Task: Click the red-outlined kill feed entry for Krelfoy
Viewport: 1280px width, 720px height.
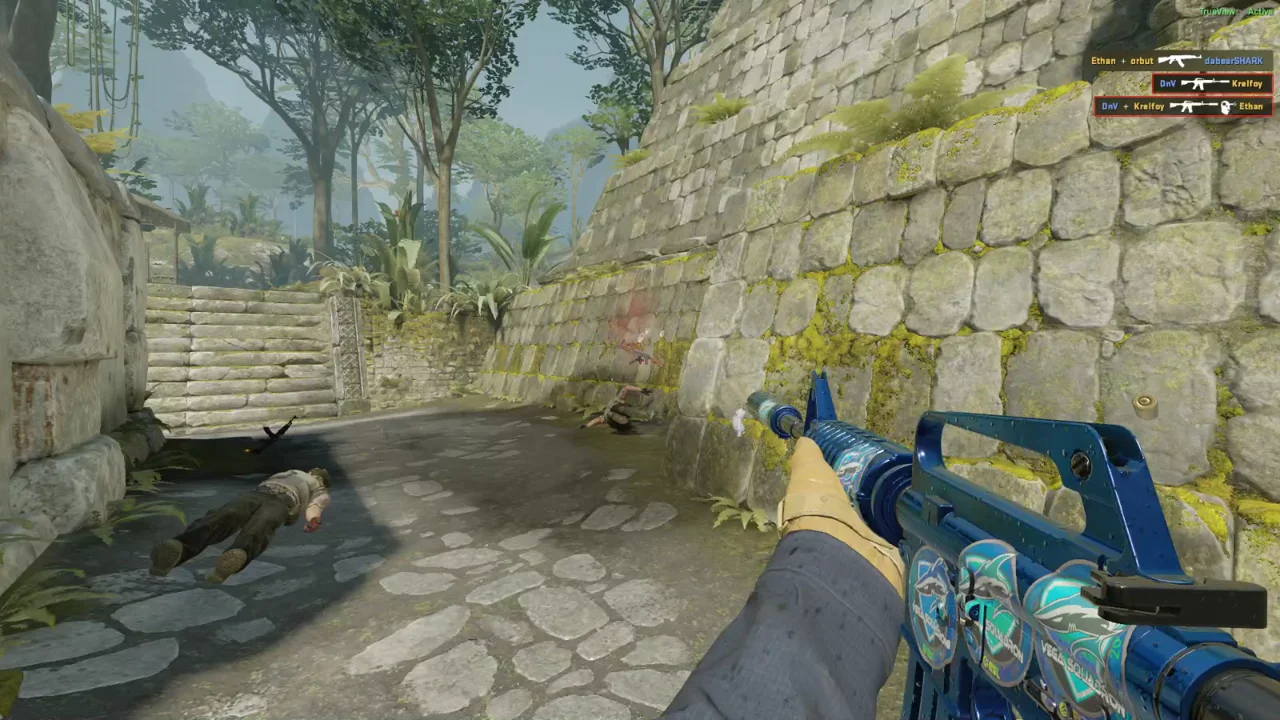Action: click(1210, 83)
